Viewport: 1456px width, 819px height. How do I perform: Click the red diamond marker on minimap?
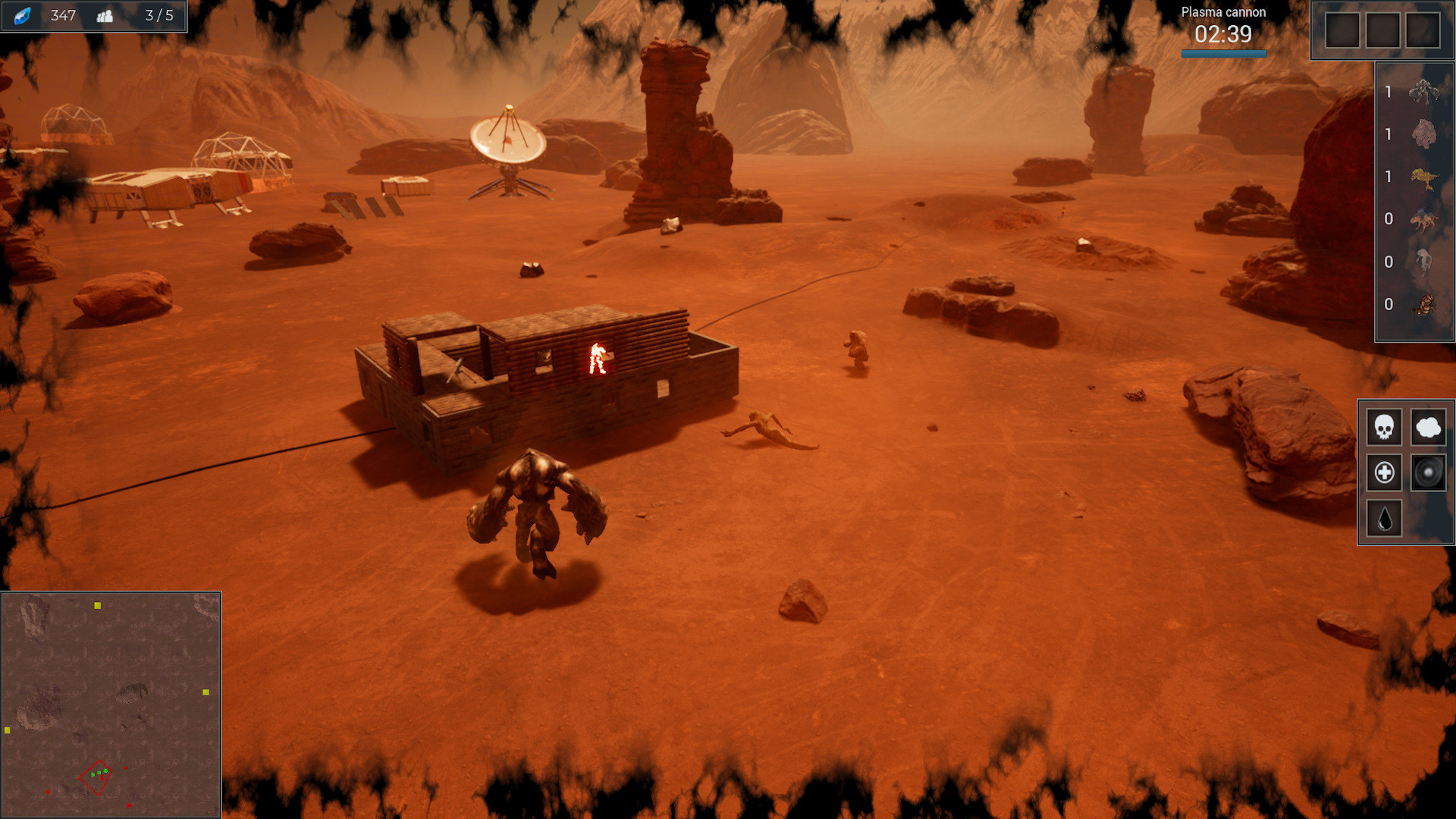coord(96,777)
